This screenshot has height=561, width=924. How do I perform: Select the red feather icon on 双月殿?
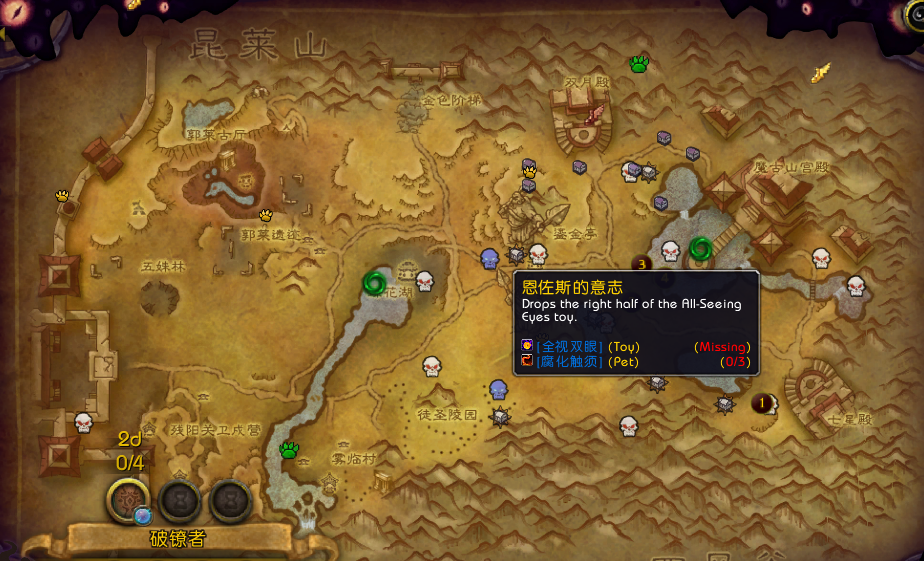[x=596, y=113]
